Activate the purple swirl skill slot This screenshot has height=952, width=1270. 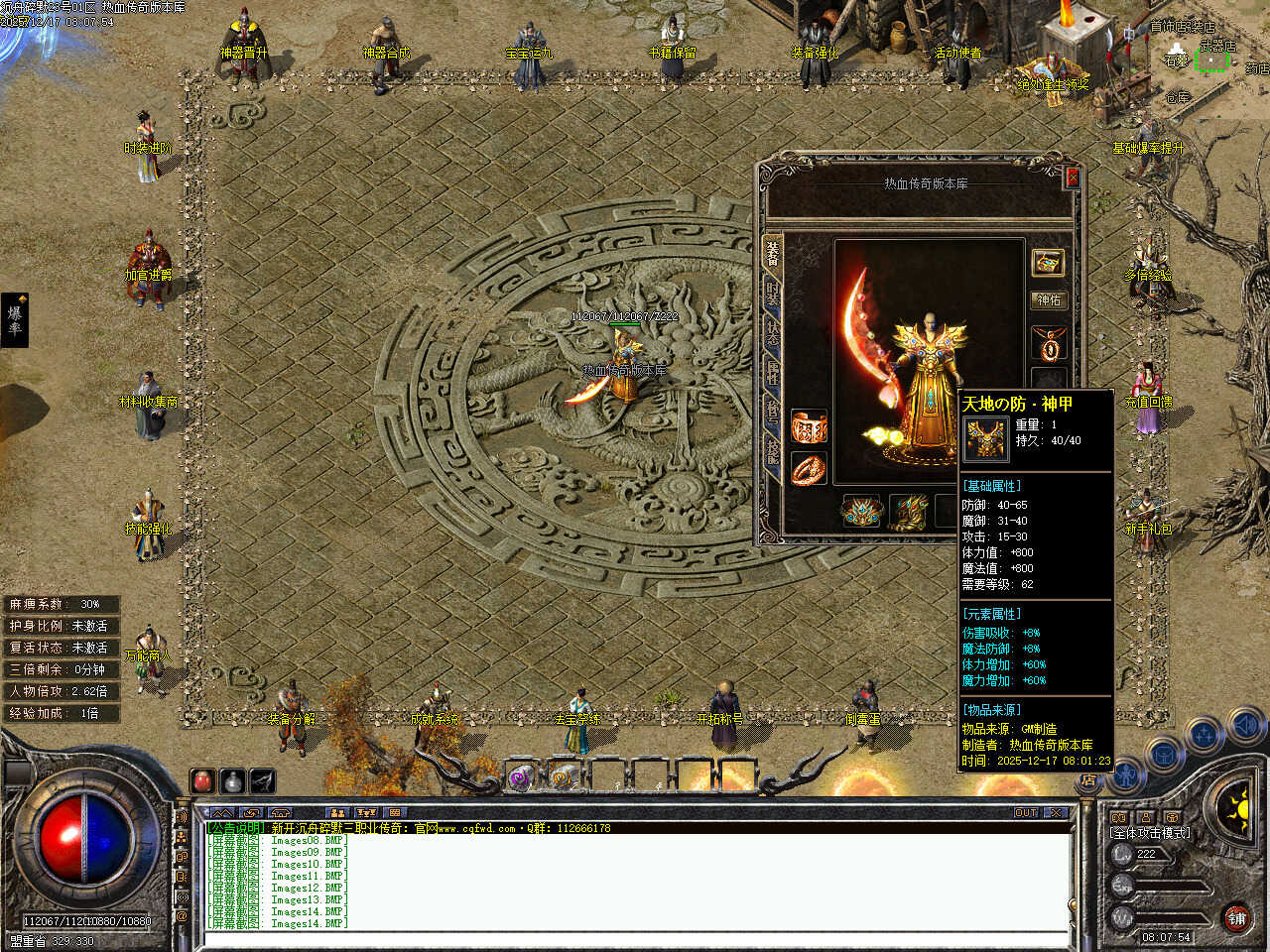[520, 777]
